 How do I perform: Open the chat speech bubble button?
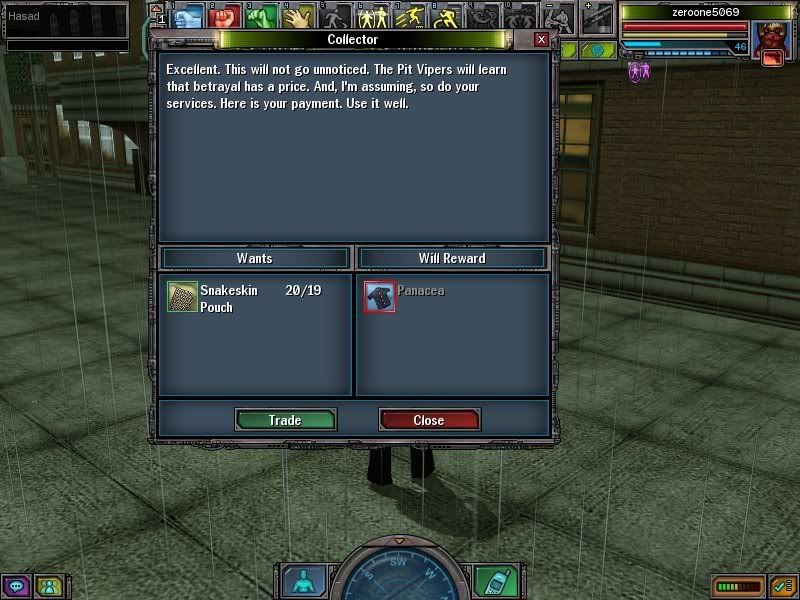(16, 586)
